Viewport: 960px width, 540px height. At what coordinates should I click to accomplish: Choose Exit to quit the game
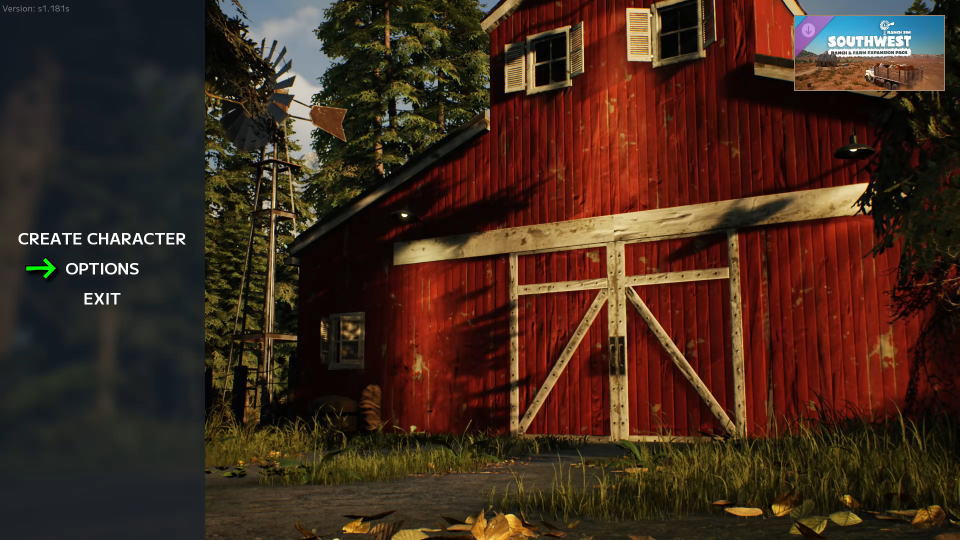[x=102, y=299]
